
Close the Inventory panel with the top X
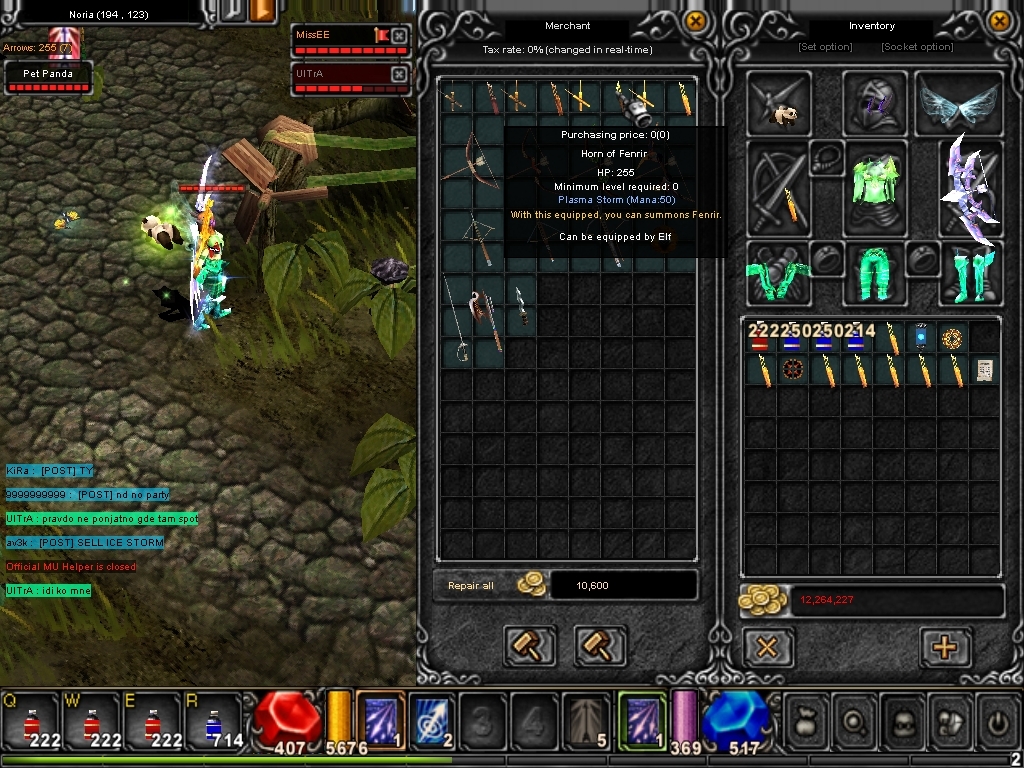coord(999,21)
